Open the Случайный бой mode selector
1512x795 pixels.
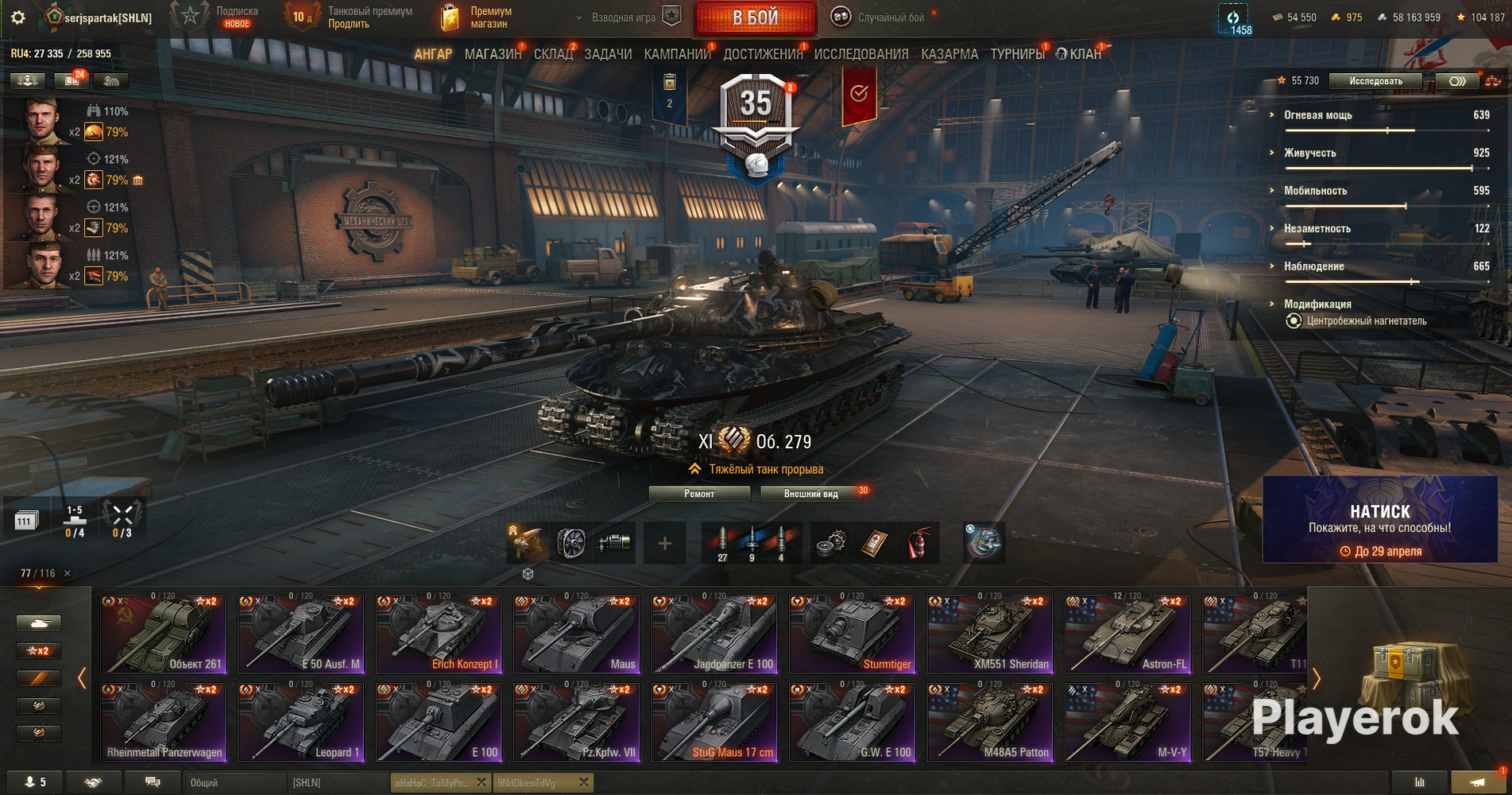coord(882,17)
